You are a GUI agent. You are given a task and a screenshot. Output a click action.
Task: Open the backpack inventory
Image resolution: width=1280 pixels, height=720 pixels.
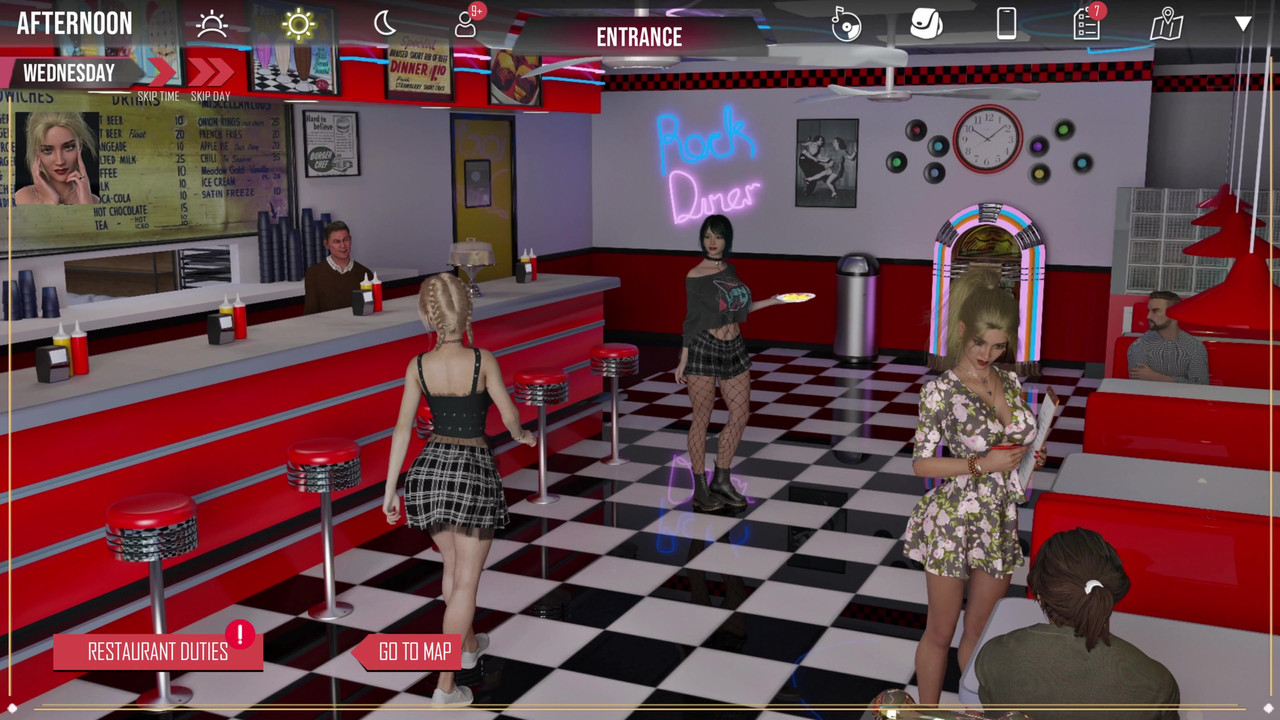926,23
